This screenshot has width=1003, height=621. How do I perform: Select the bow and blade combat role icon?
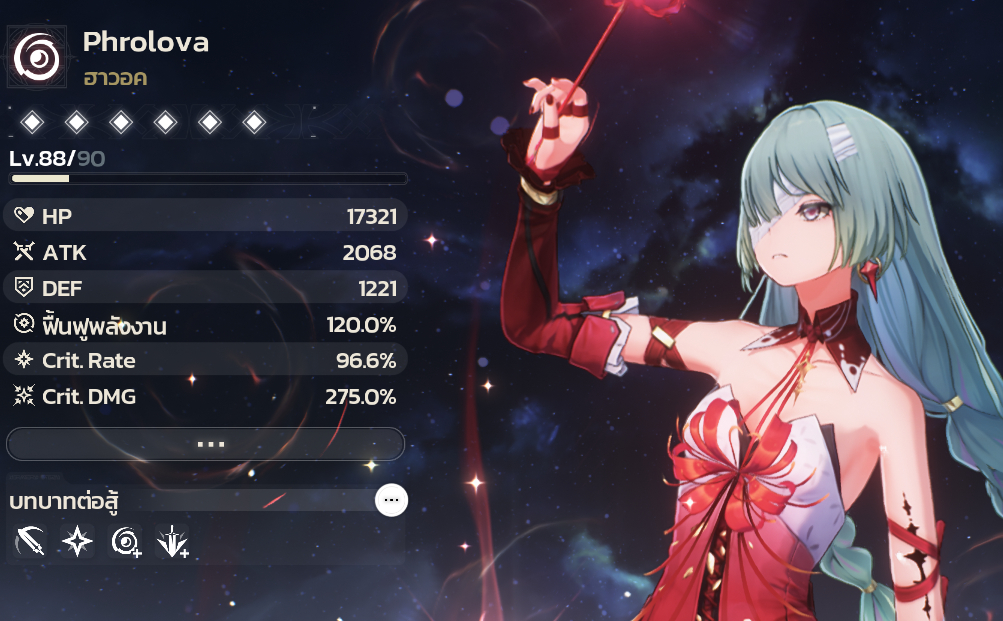pyautogui.click(x=31, y=542)
